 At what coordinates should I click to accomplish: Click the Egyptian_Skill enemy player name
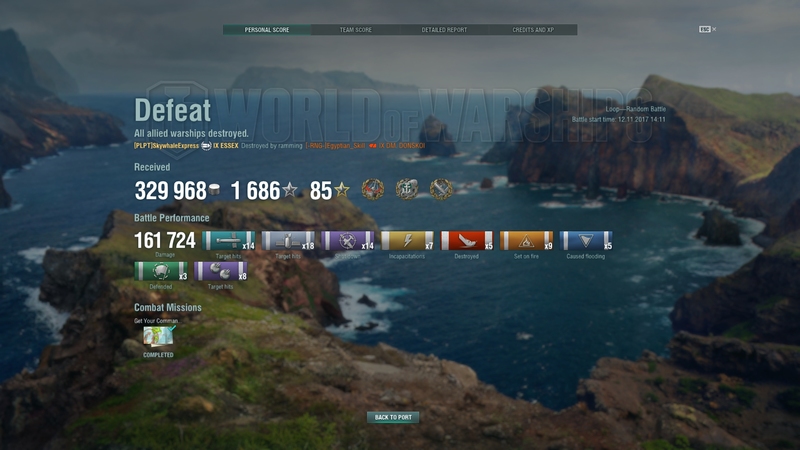pos(337,146)
